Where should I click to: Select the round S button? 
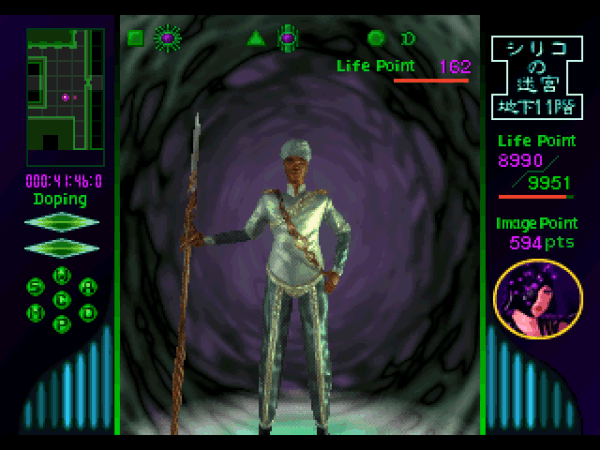click(x=35, y=287)
